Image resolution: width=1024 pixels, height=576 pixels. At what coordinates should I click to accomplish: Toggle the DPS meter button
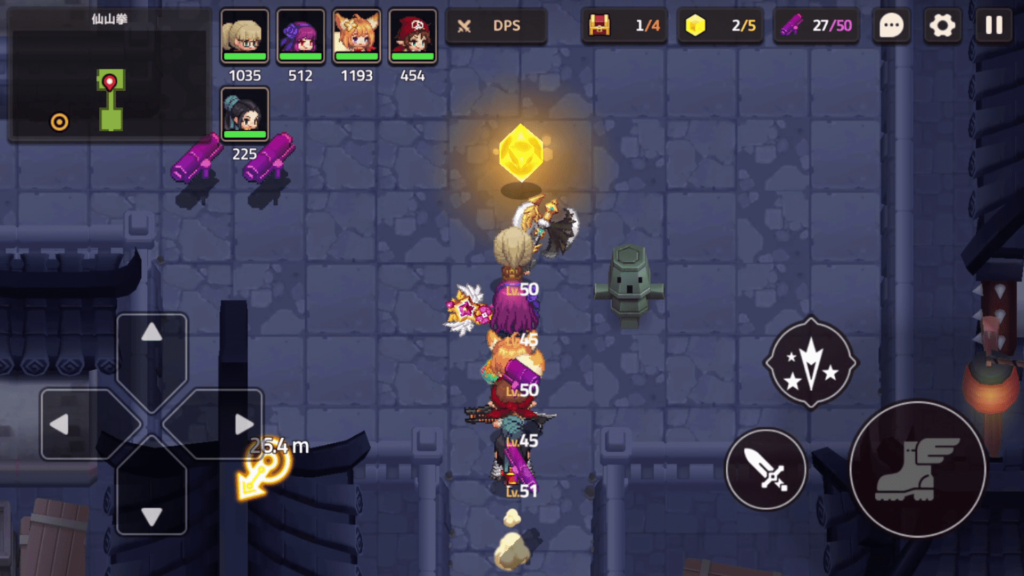coord(496,26)
